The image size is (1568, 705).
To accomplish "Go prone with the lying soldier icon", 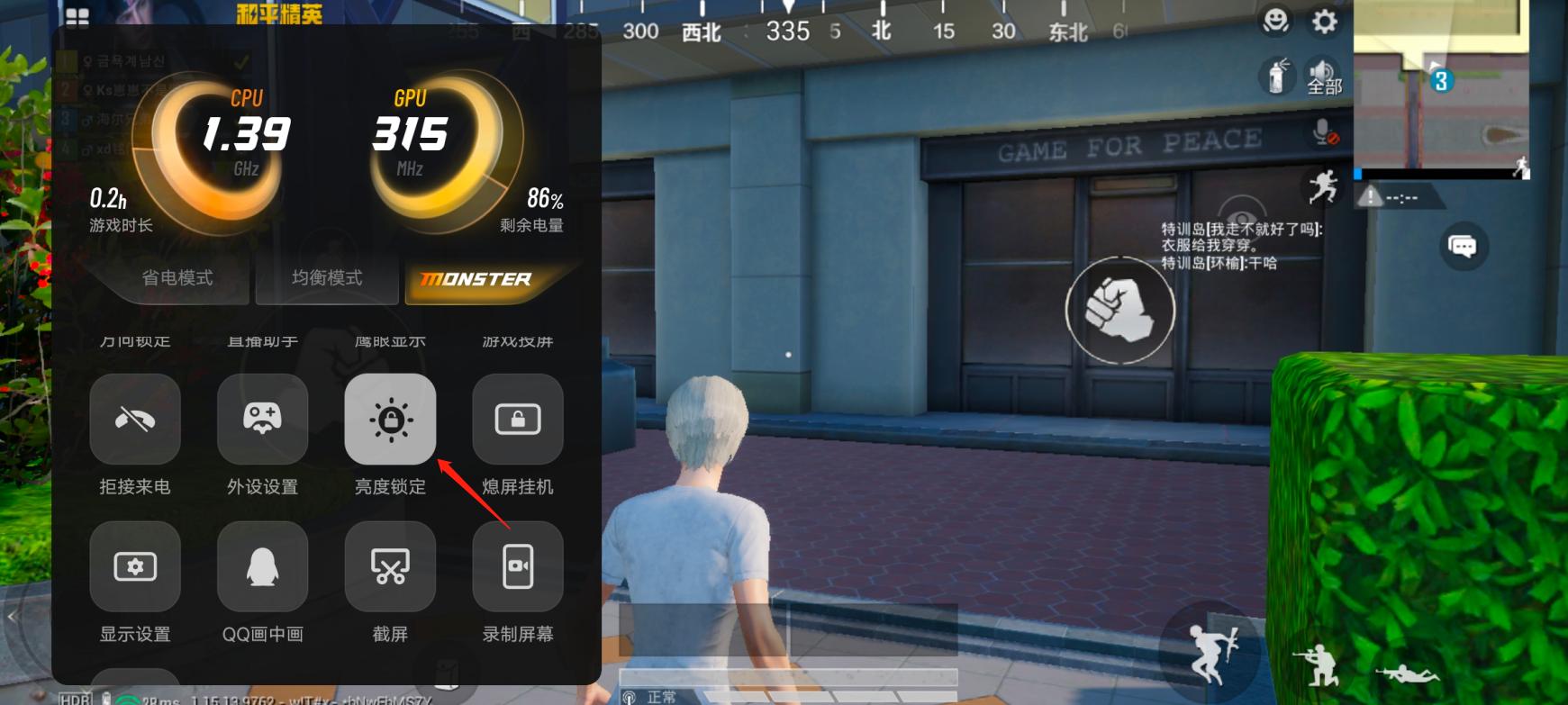I will coord(1407,672).
